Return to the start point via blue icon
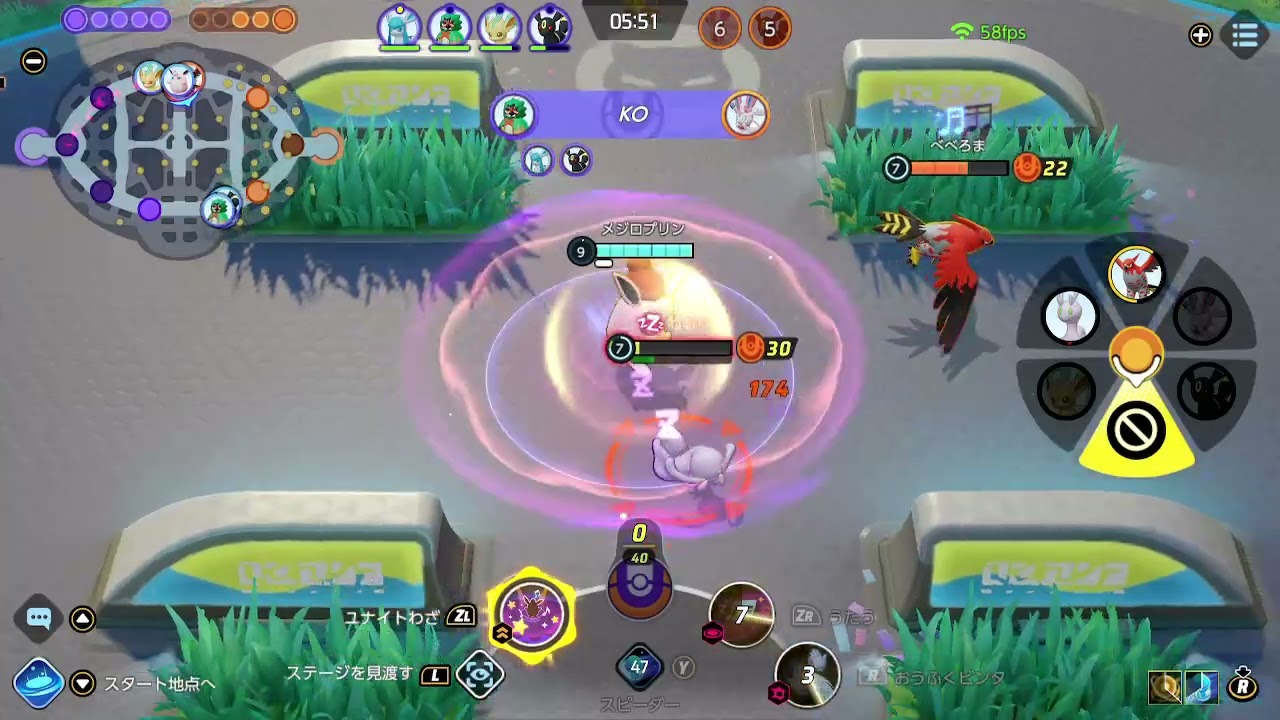The image size is (1280, 720). click(39, 683)
